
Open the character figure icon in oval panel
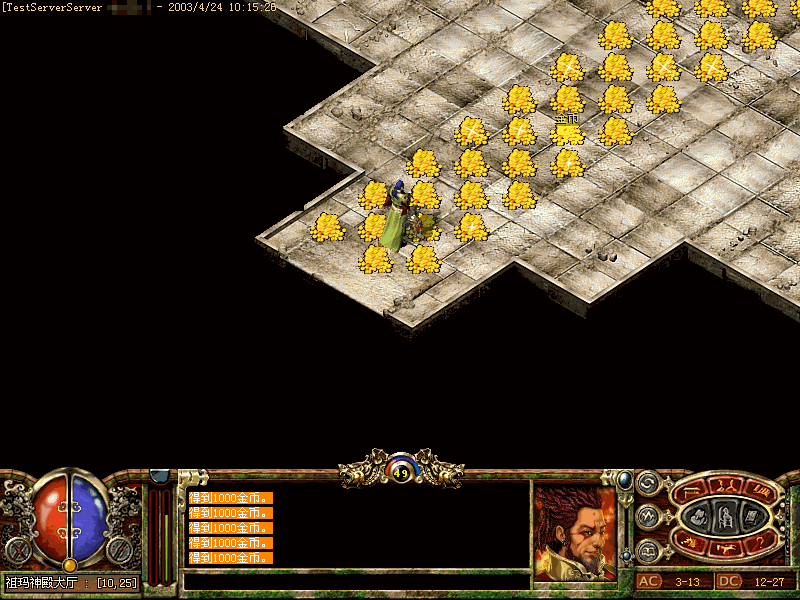(x=724, y=516)
